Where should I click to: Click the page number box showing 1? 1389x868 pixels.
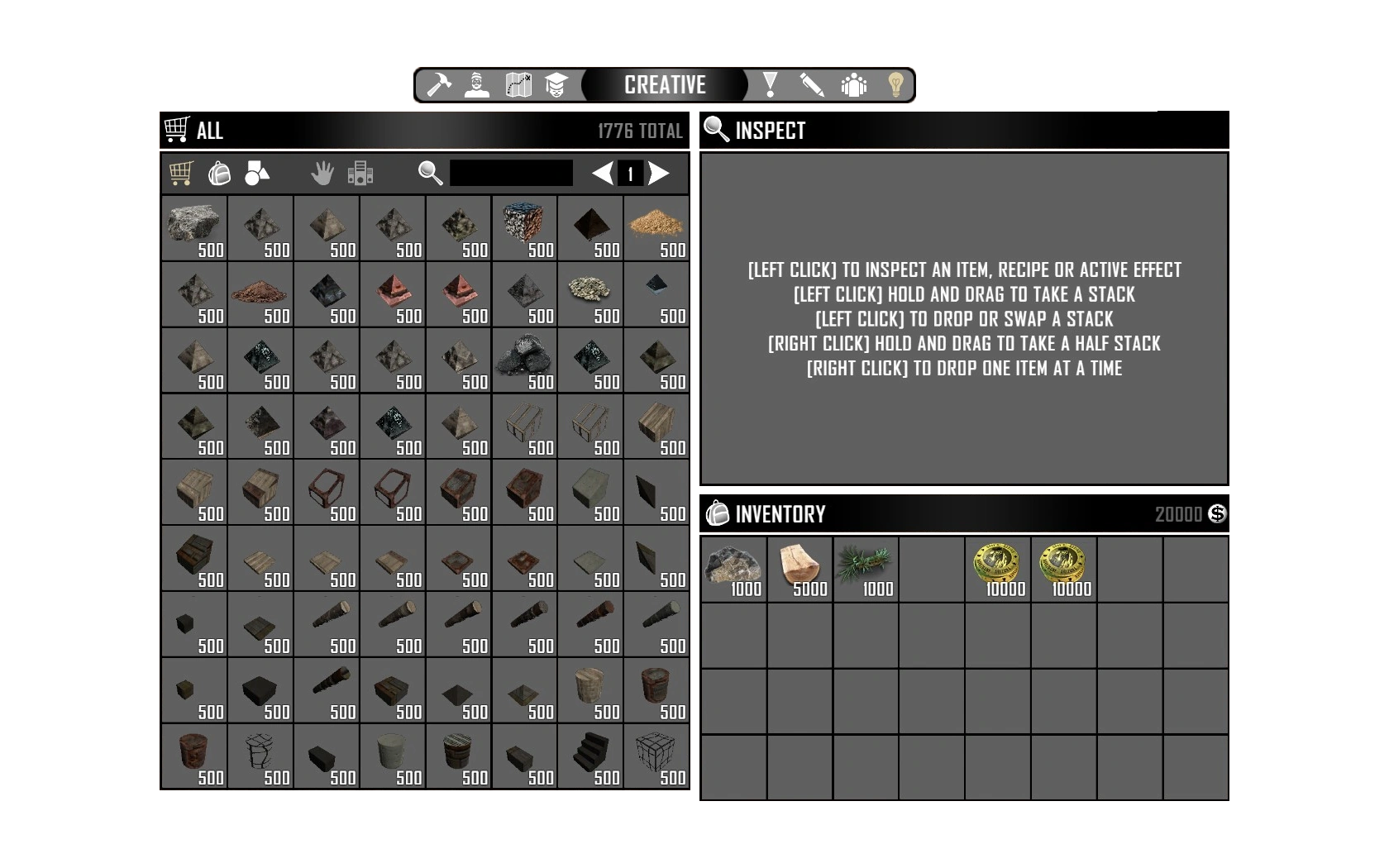pos(631,173)
